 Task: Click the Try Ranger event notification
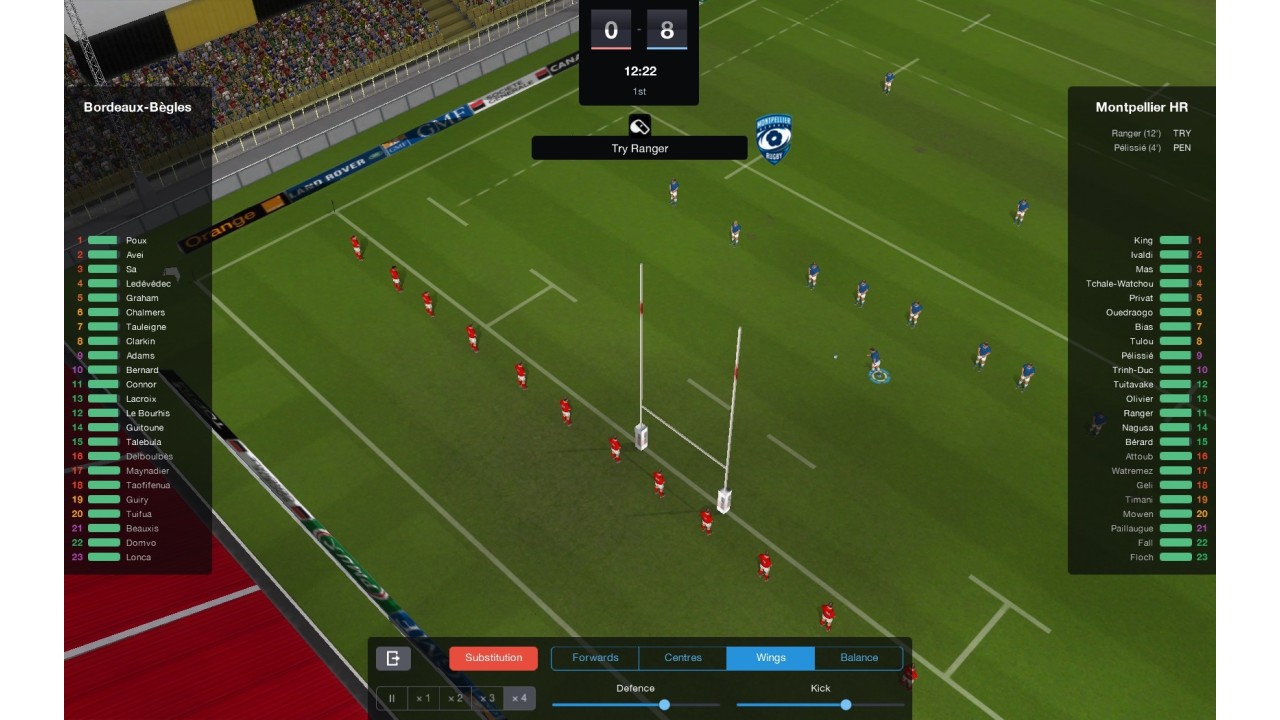point(639,148)
